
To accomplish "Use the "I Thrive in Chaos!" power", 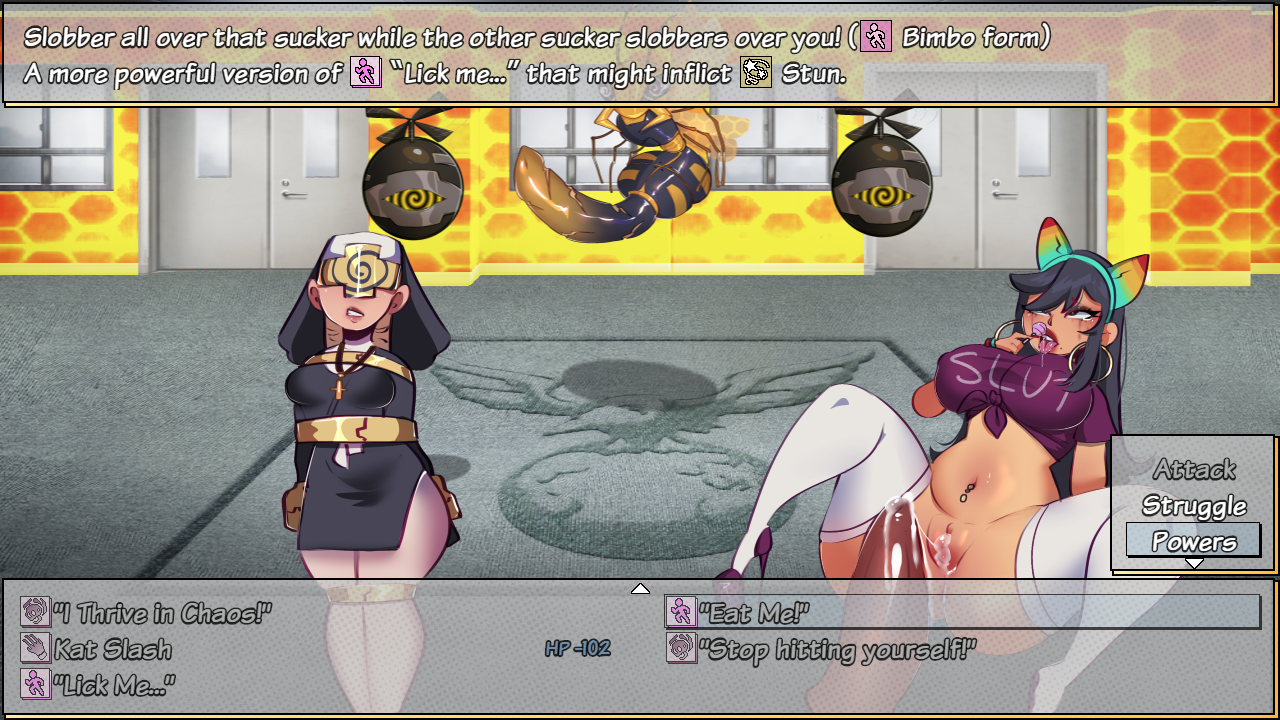I will click(x=162, y=613).
